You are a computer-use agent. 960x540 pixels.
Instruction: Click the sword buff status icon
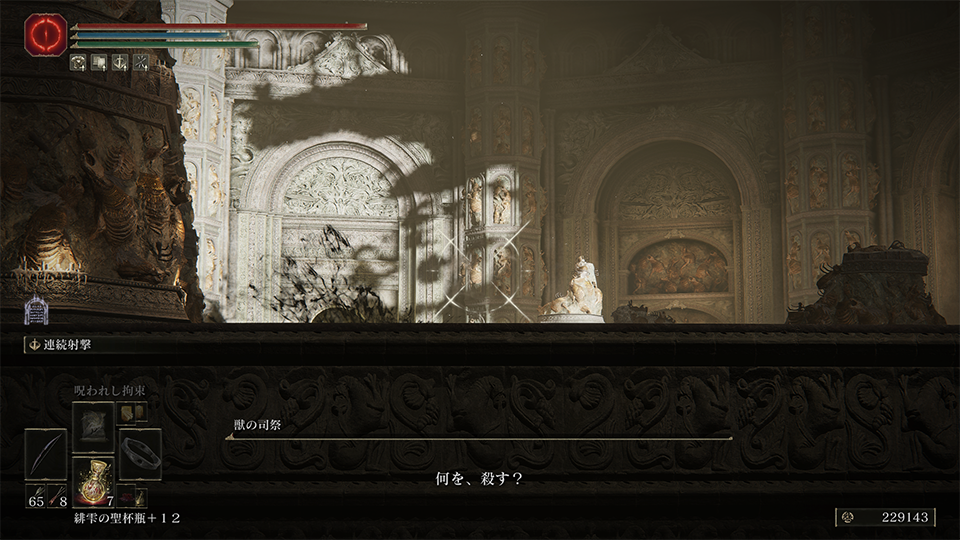(x=120, y=62)
